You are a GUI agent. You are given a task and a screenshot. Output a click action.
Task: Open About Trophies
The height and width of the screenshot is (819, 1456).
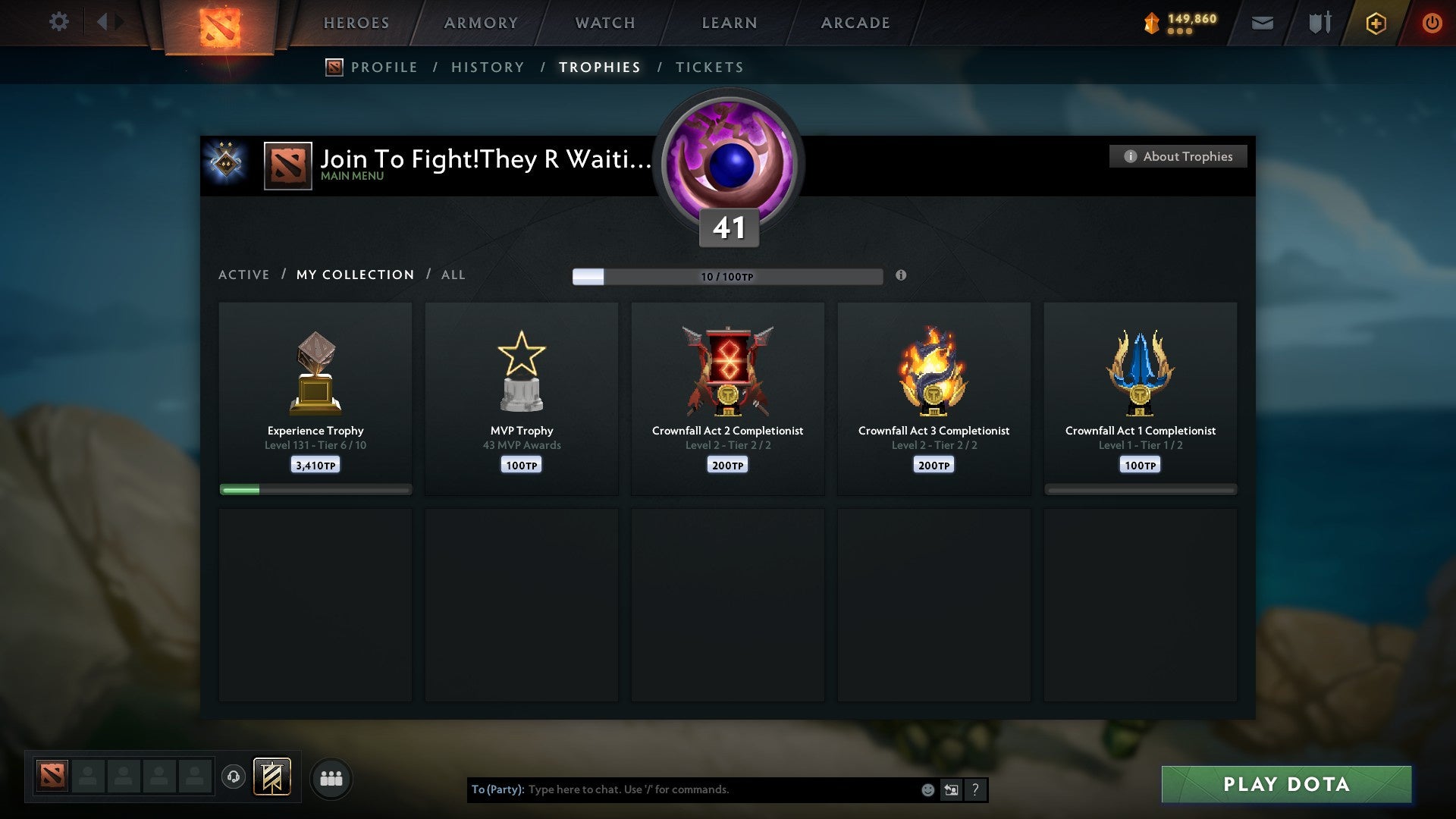(x=1178, y=156)
